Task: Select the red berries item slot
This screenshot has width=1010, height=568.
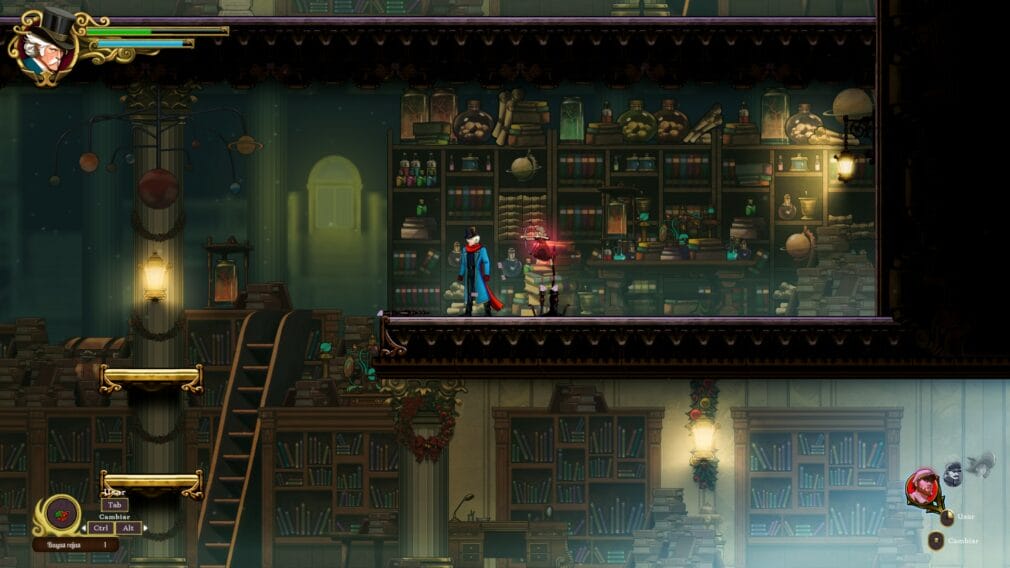Action: (62, 513)
